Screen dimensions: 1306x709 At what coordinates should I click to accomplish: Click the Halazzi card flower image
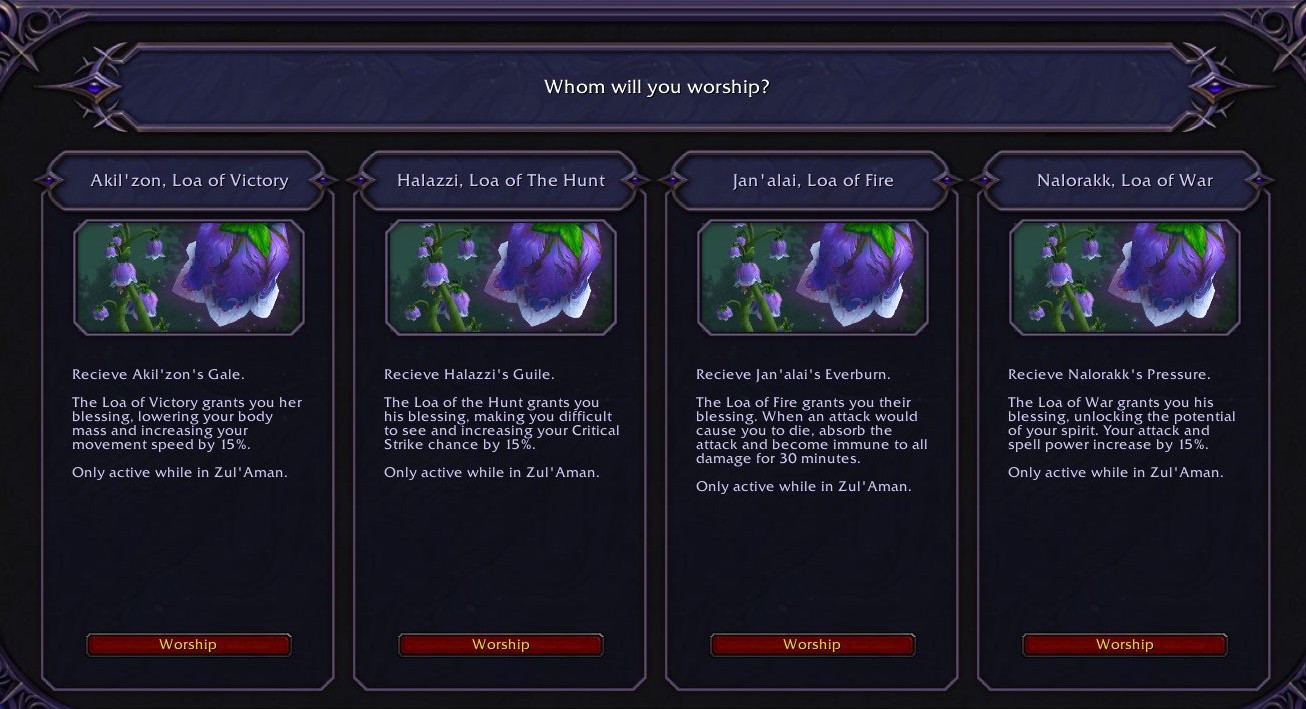(x=500, y=277)
